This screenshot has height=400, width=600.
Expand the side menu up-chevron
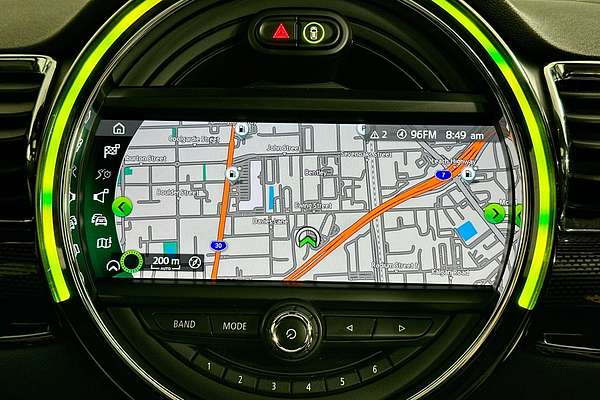tap(112, 265)
